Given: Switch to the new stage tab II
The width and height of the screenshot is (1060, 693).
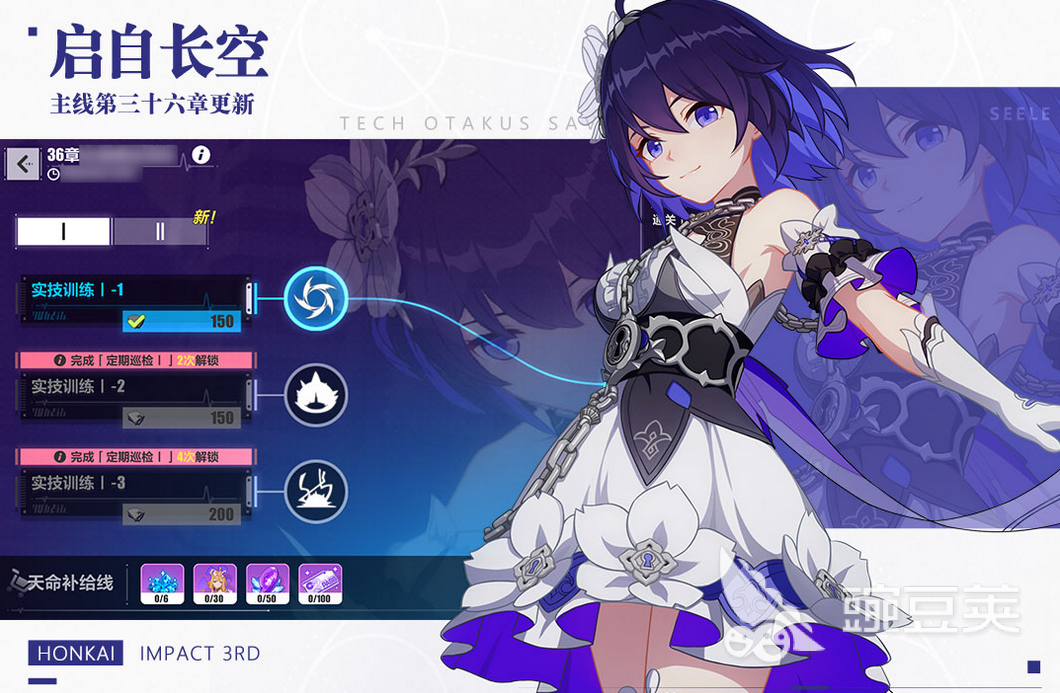Looking at the screenshot, I should (160, 231).
